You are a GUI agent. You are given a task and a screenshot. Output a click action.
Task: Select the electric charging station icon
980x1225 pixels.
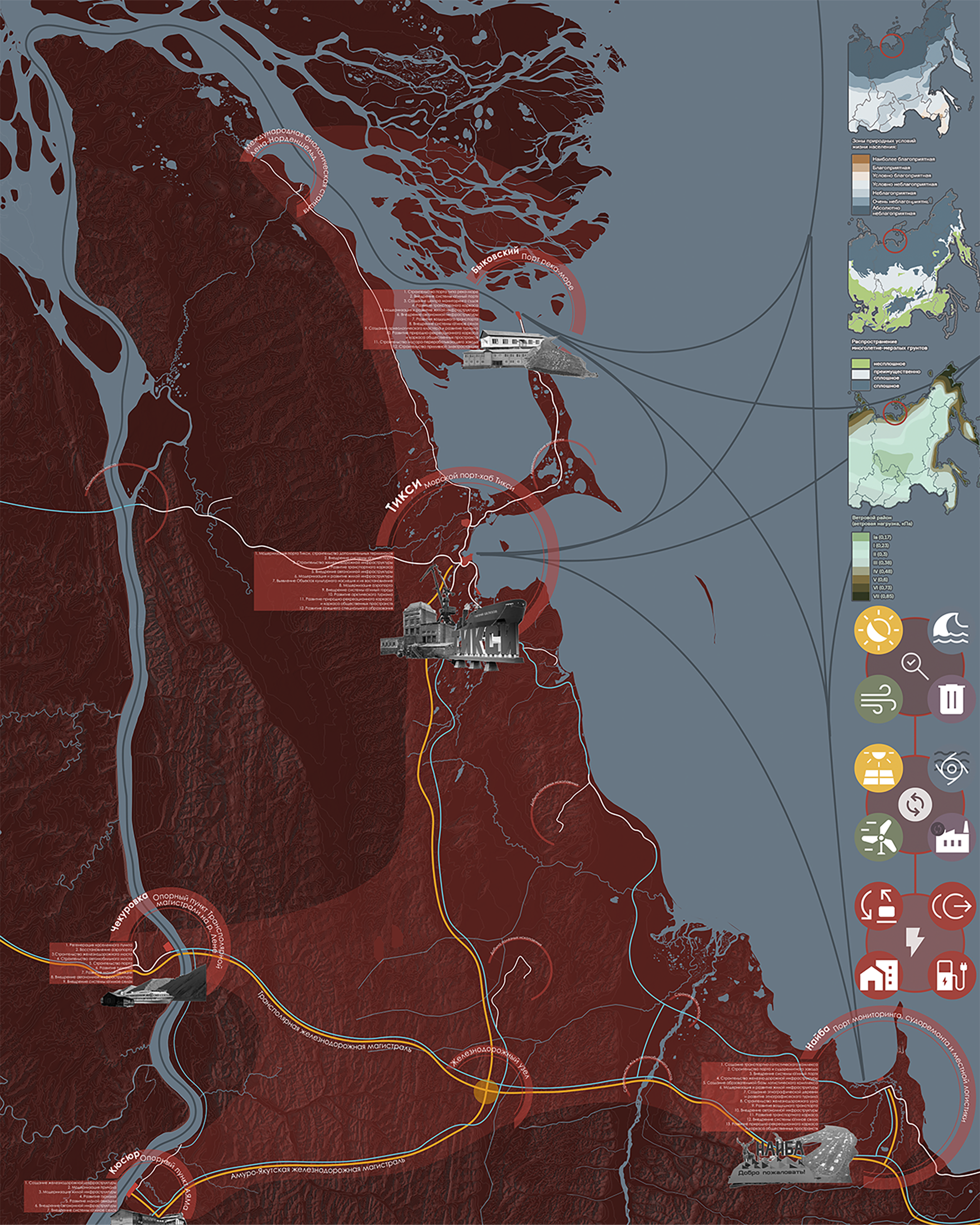(952, 975)
